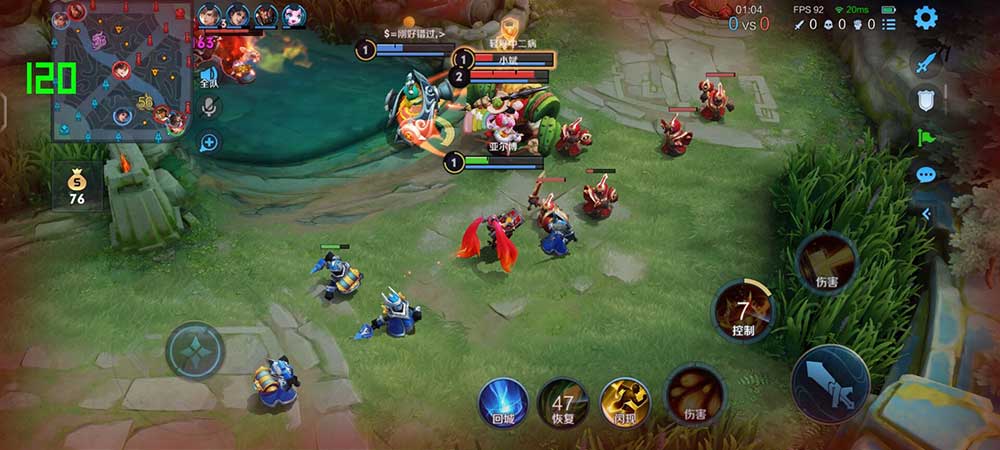Open the quick chat bubble

[x=926, y=175]
